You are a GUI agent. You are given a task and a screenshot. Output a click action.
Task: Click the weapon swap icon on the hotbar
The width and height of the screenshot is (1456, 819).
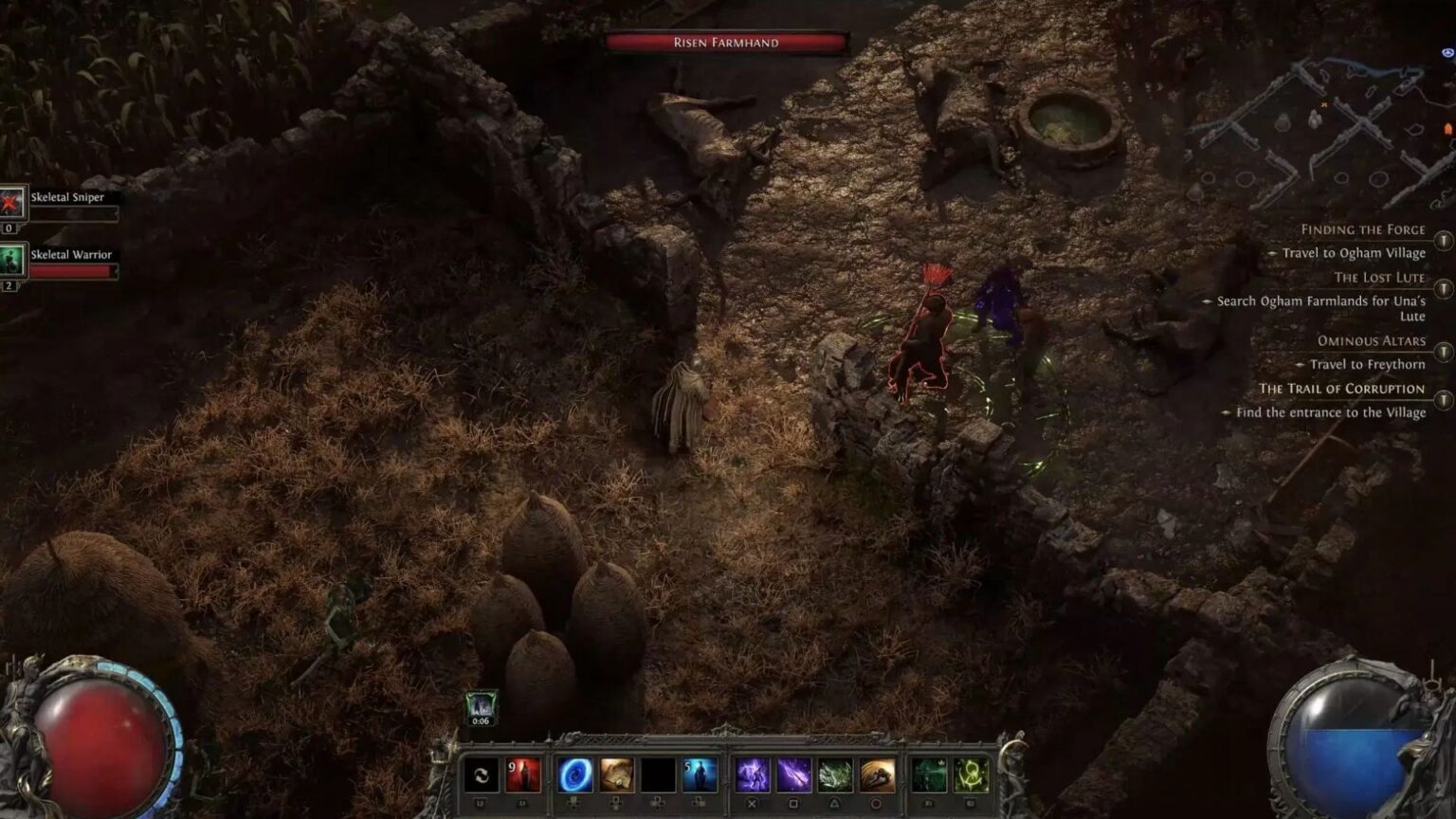(x=480, y=775)
